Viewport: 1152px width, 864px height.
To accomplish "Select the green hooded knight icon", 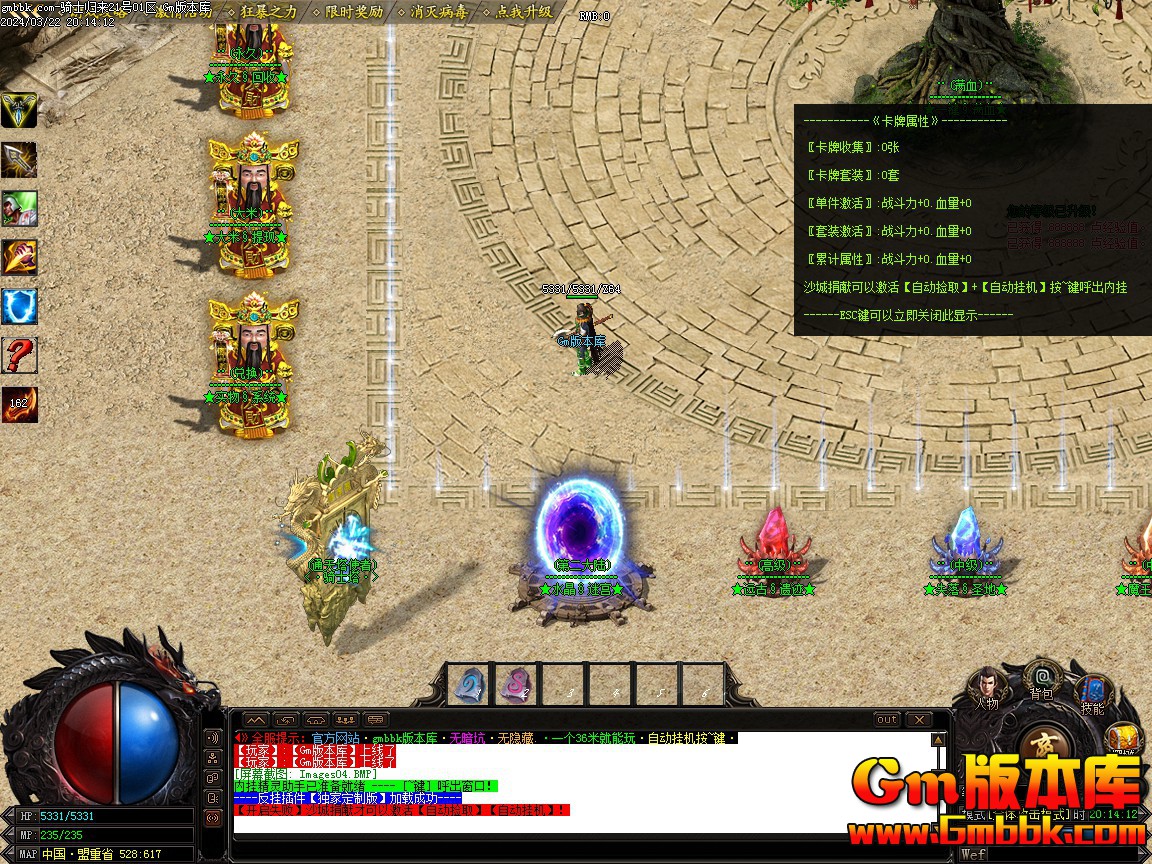I will click(19, 209).
